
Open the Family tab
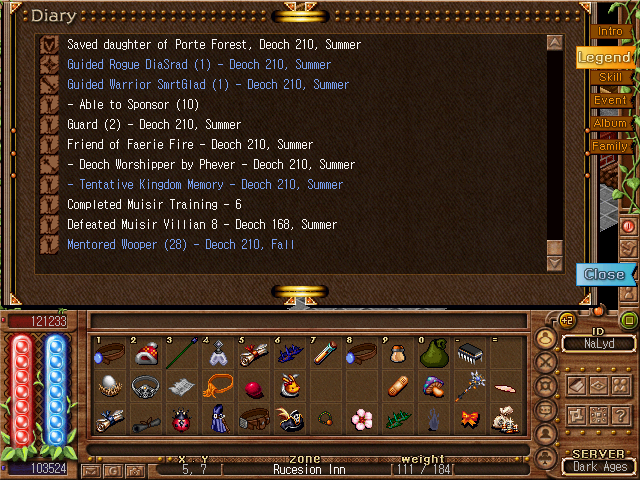(609, 146)
